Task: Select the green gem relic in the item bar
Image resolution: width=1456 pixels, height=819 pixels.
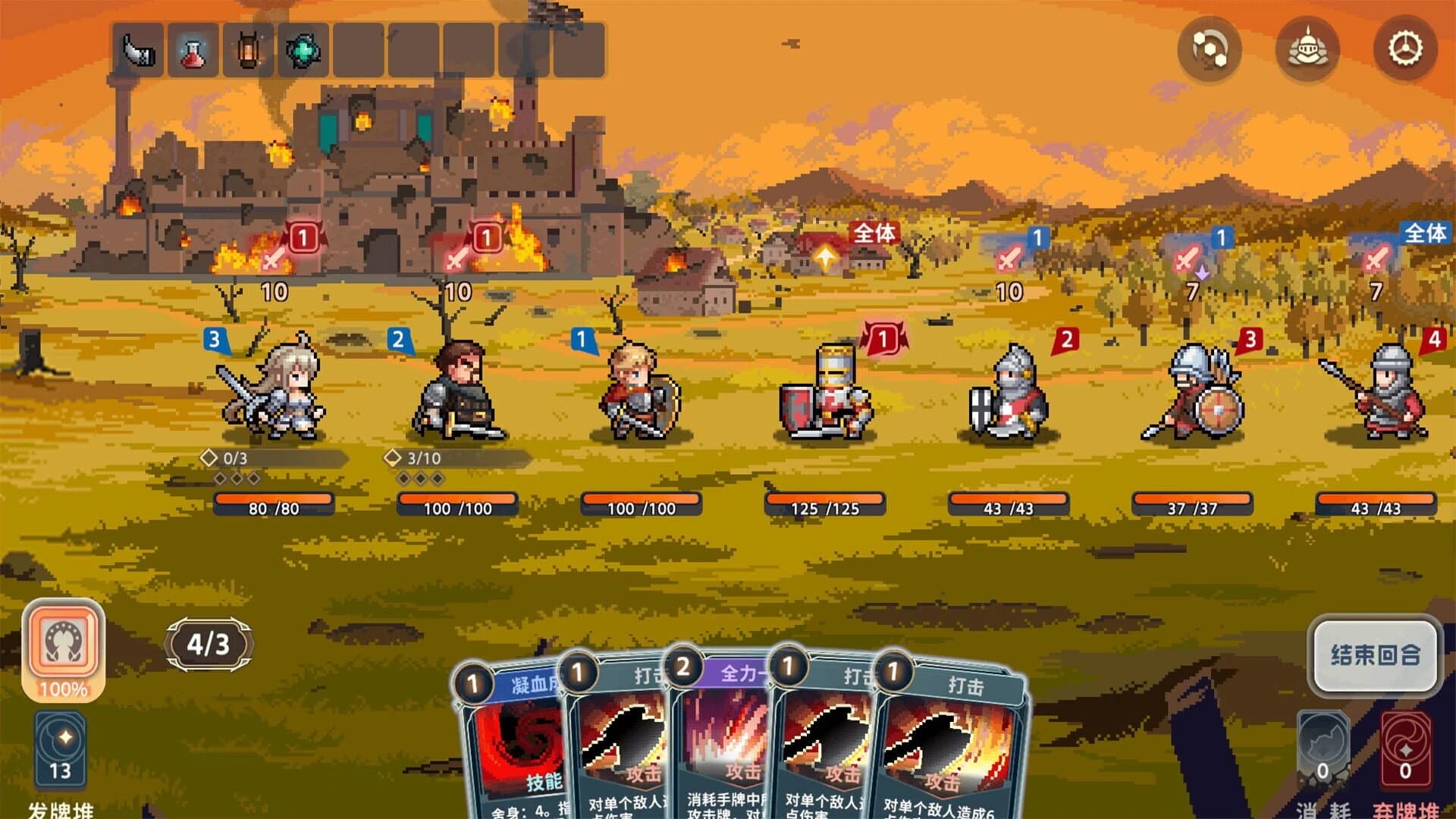Action: 301,47
